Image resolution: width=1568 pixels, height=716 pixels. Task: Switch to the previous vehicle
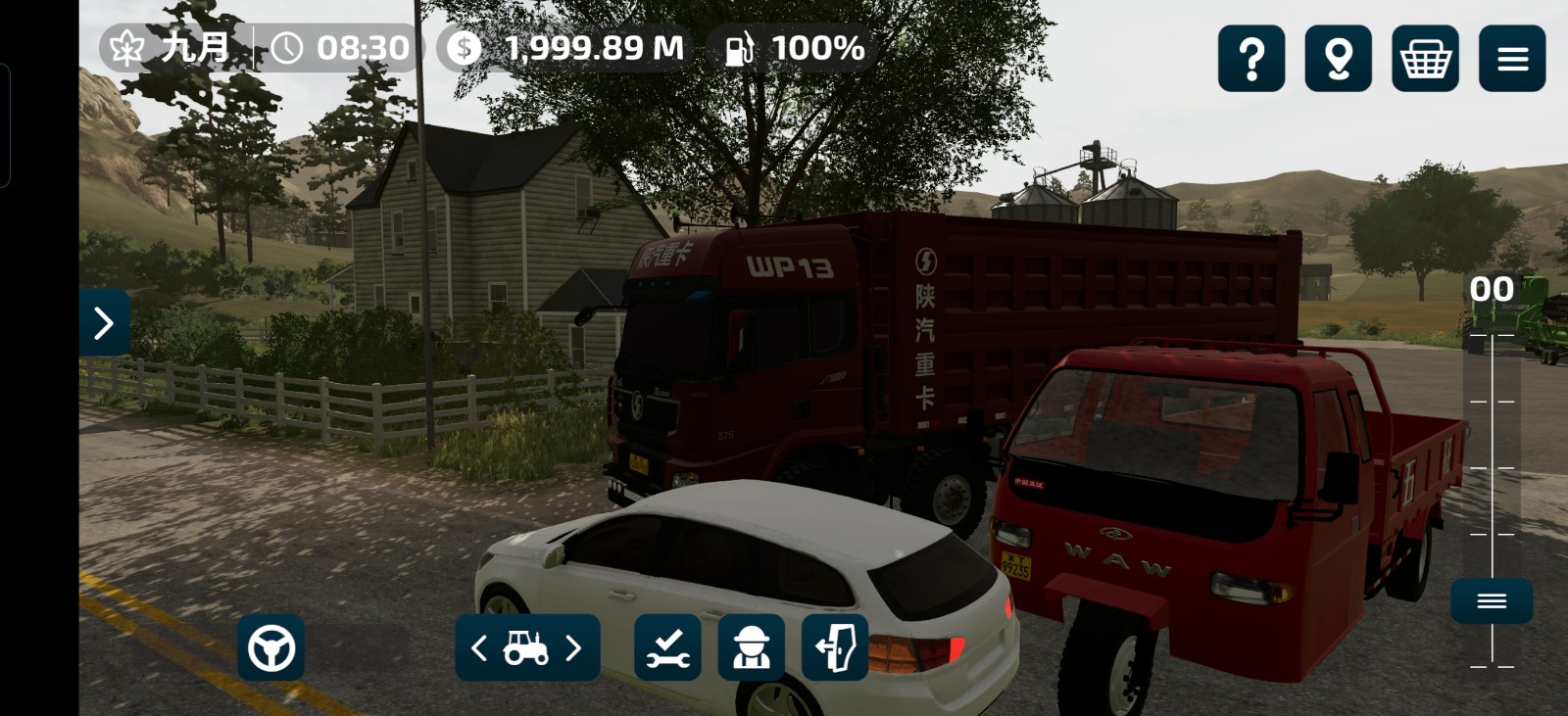pos(479,647)
